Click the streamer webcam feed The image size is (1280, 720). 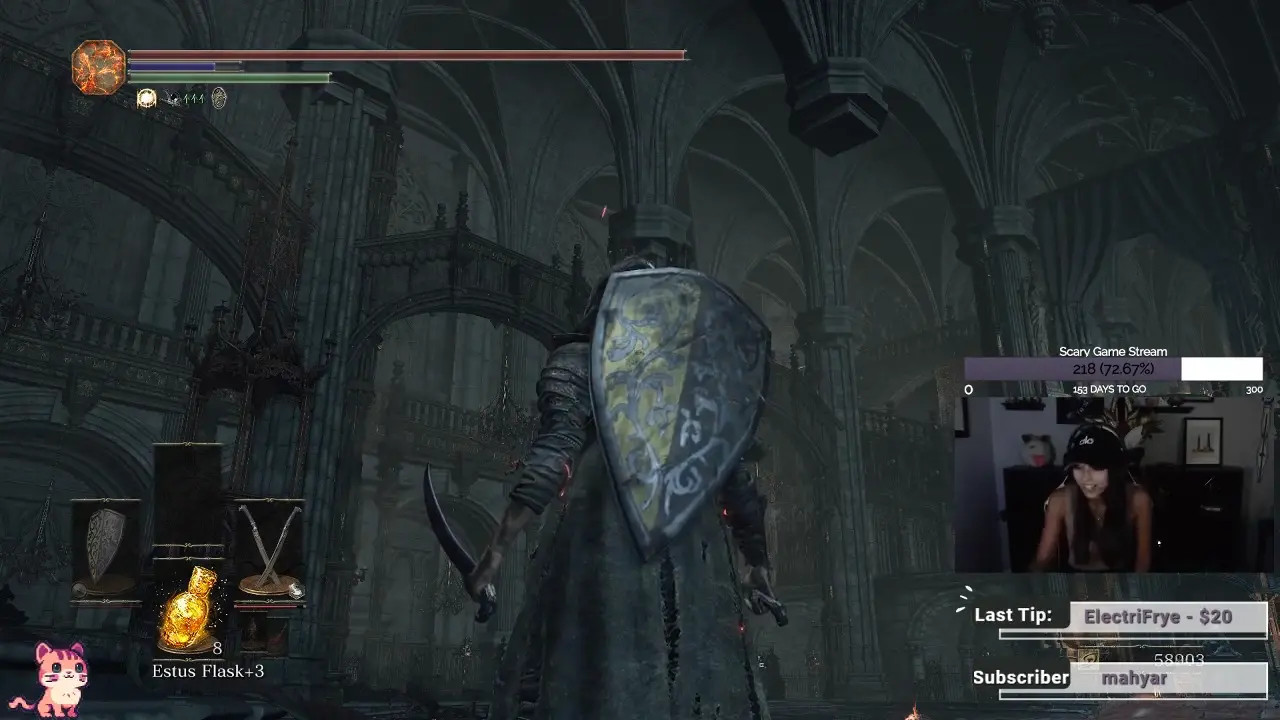point(1112,485)
